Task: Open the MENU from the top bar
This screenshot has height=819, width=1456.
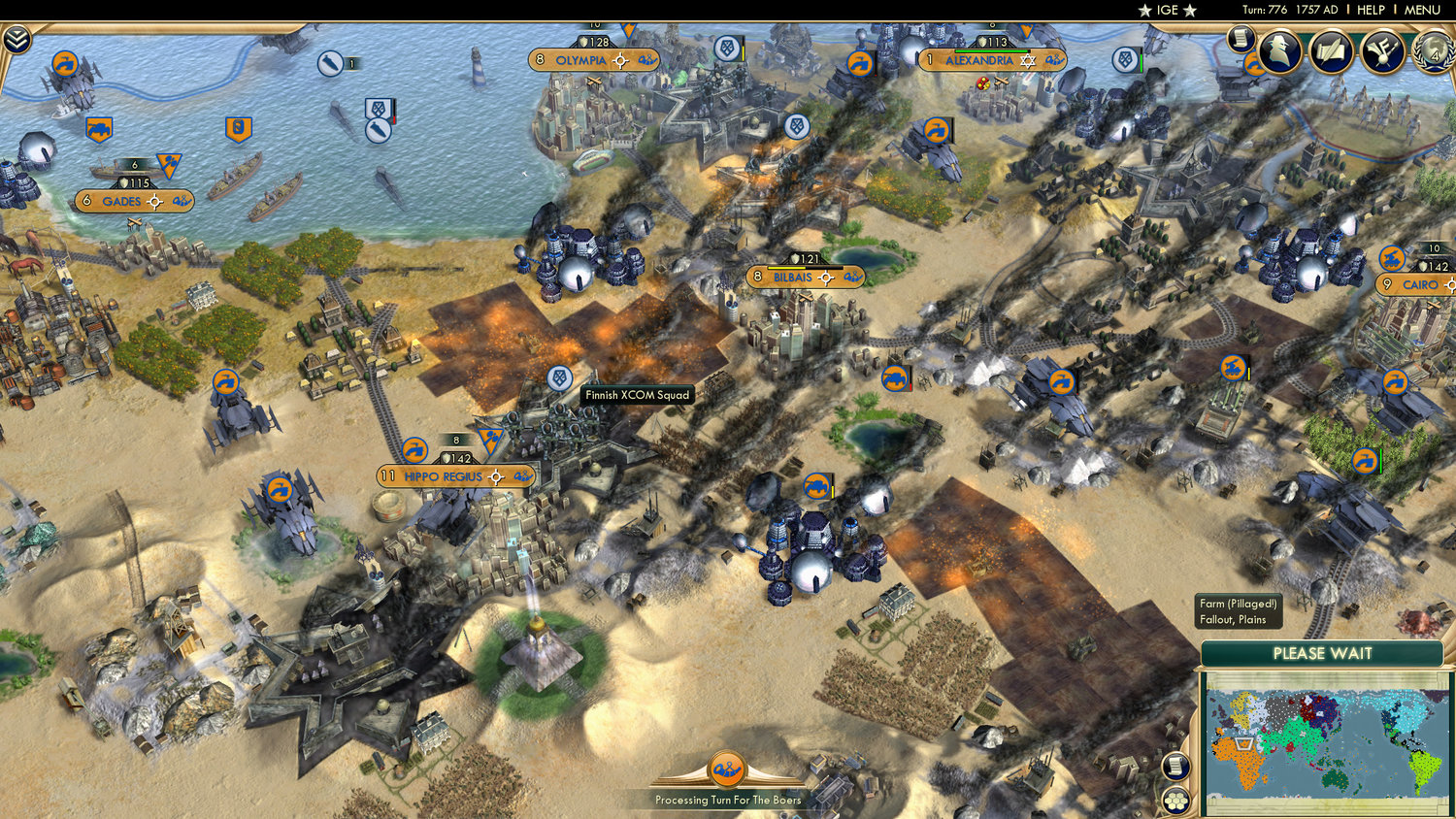Action: [1421, 10]
